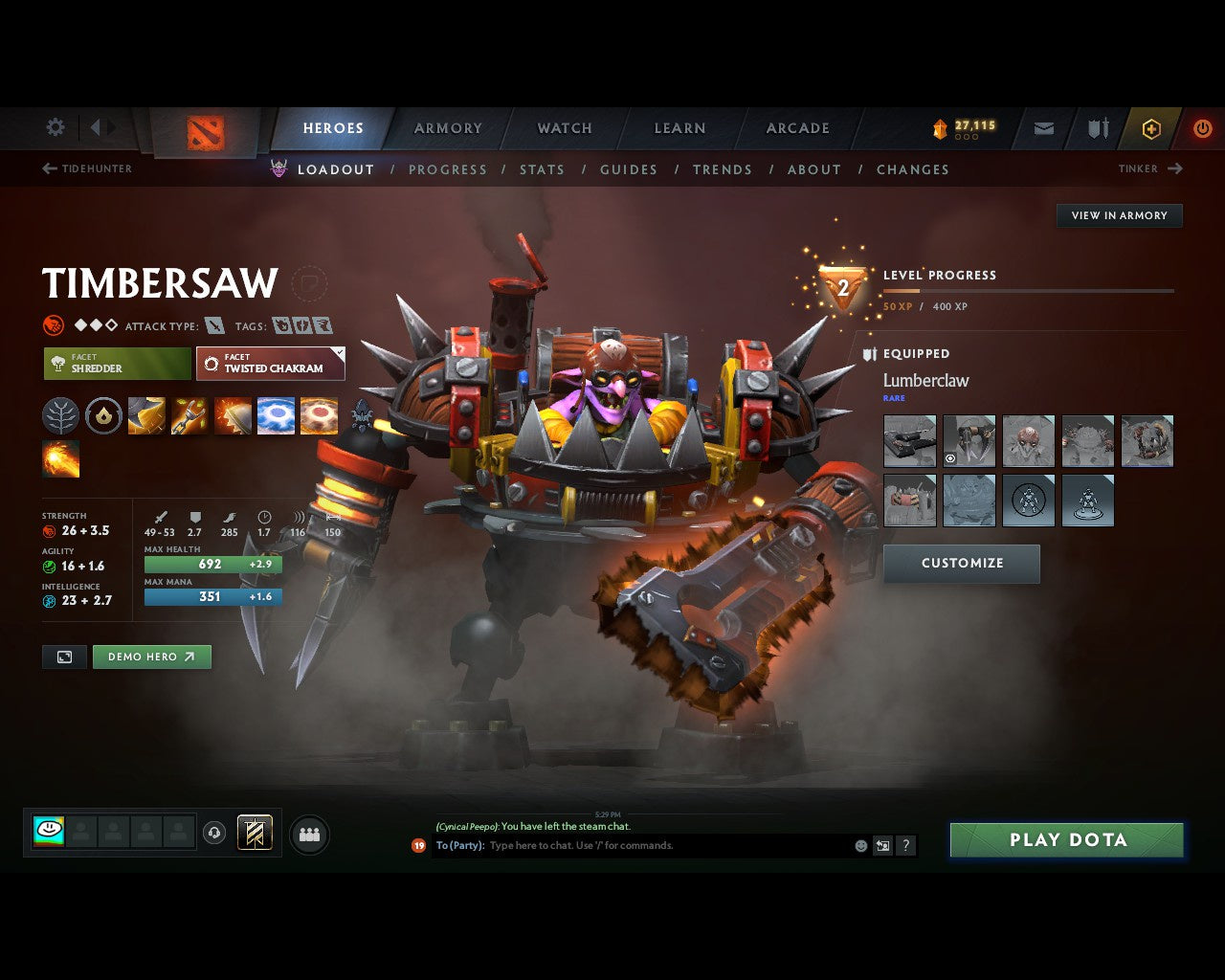Open the Guides section
The height and width of the screenshot is (980, 1225).
tap(629, 169)
